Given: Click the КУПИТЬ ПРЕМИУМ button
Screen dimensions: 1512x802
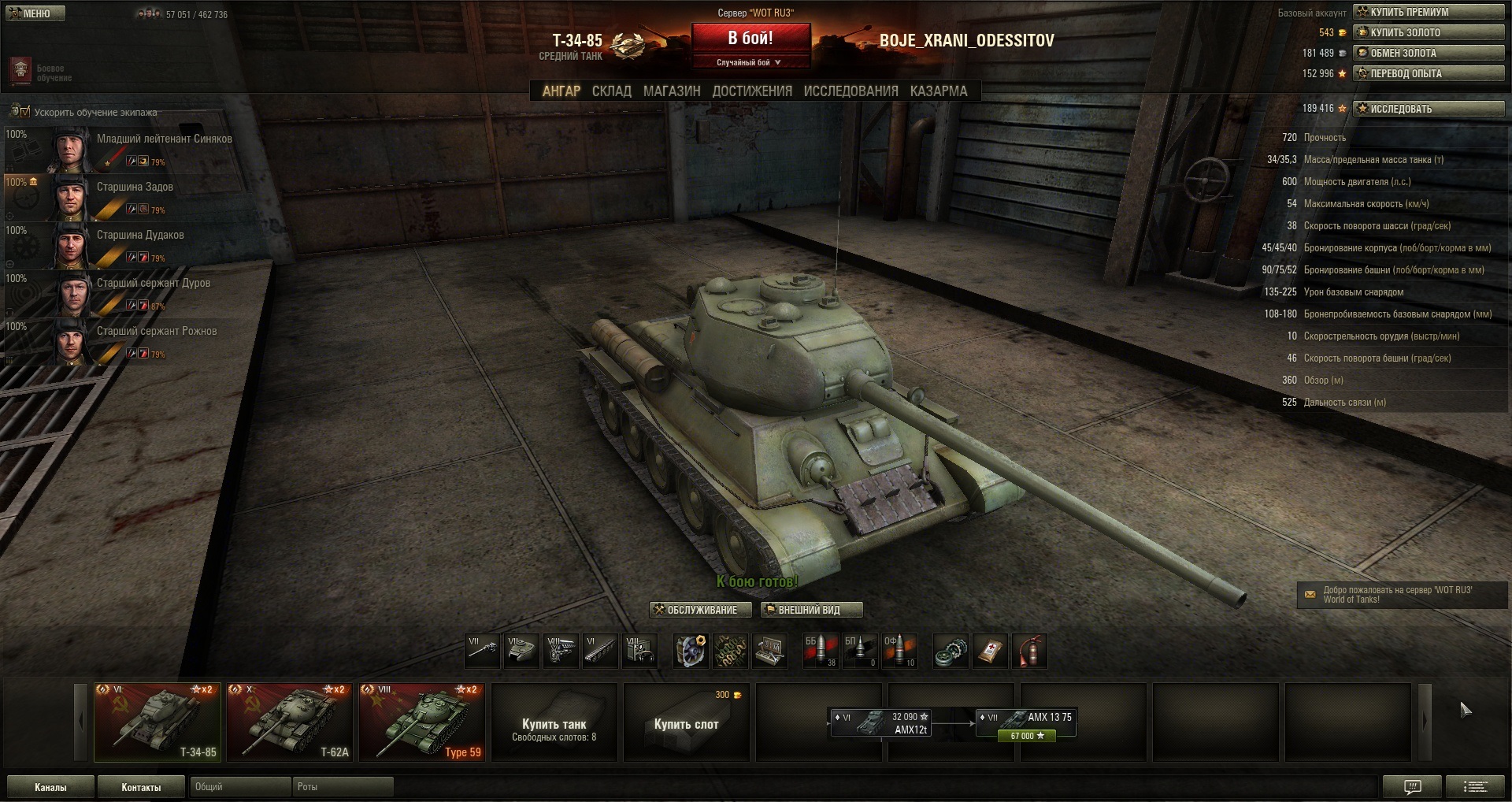Looking at the screenshot, I should click(x=1428, y=12).
